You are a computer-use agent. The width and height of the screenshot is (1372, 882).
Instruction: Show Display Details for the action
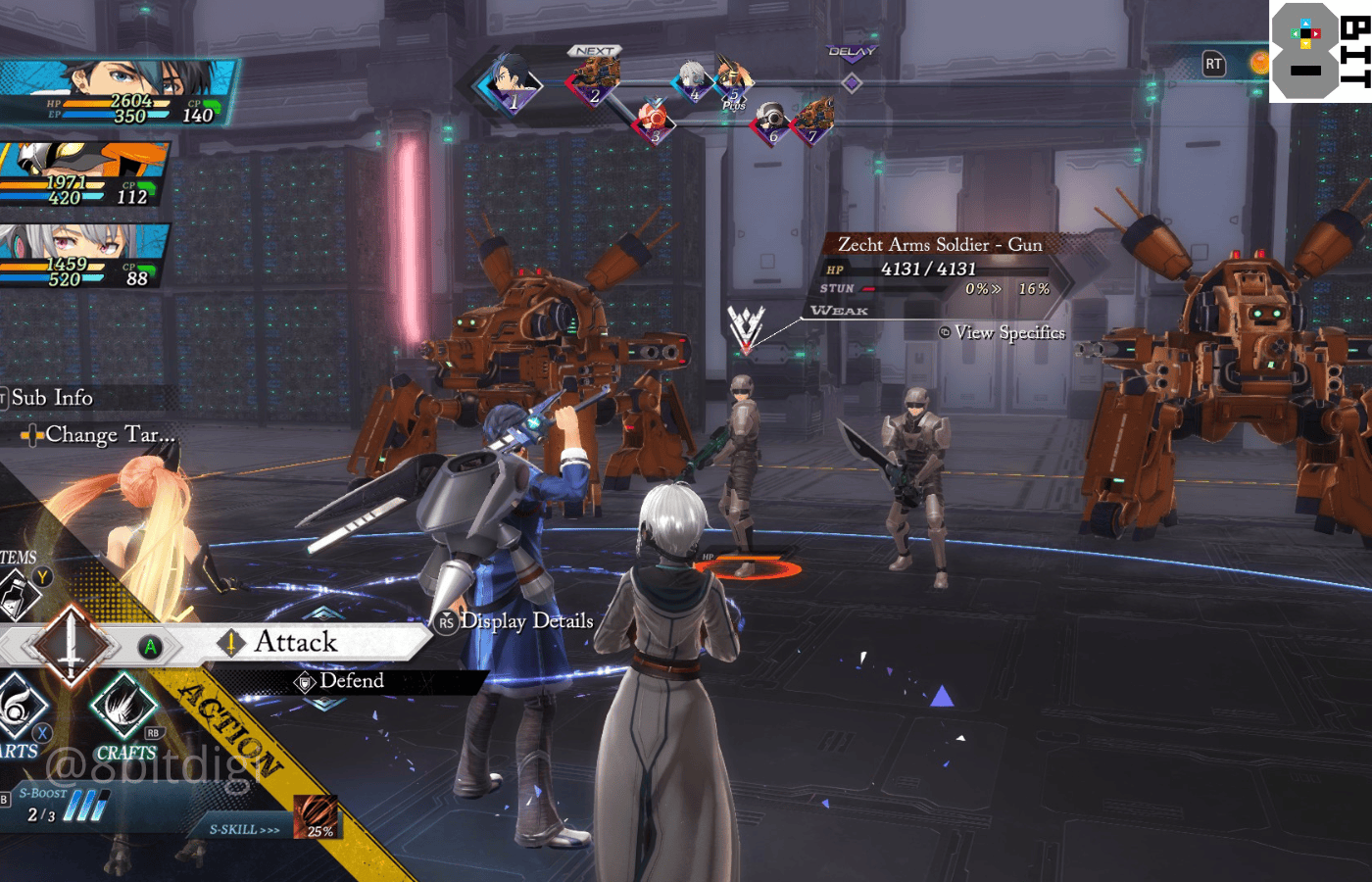[x=525, y=621]
